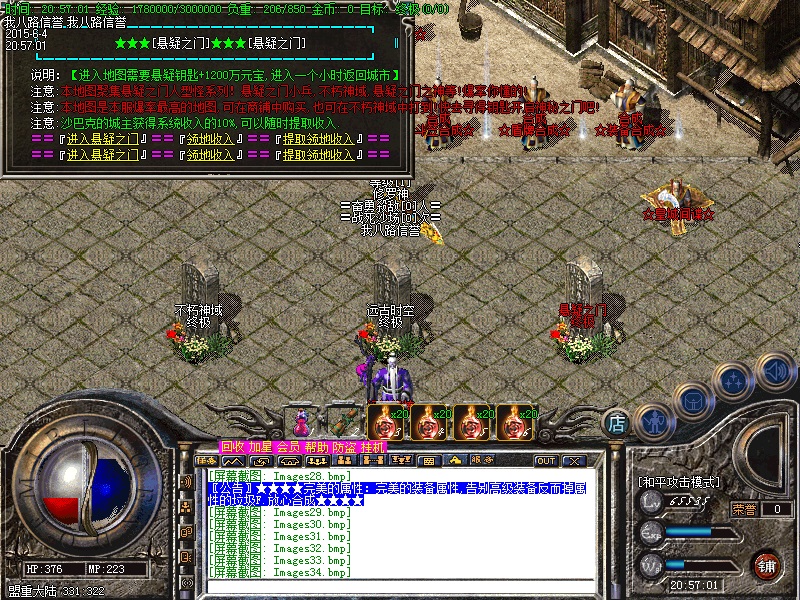Open the 回收 recycle menu
Screen dimensions: 800x600
[232, 446]
